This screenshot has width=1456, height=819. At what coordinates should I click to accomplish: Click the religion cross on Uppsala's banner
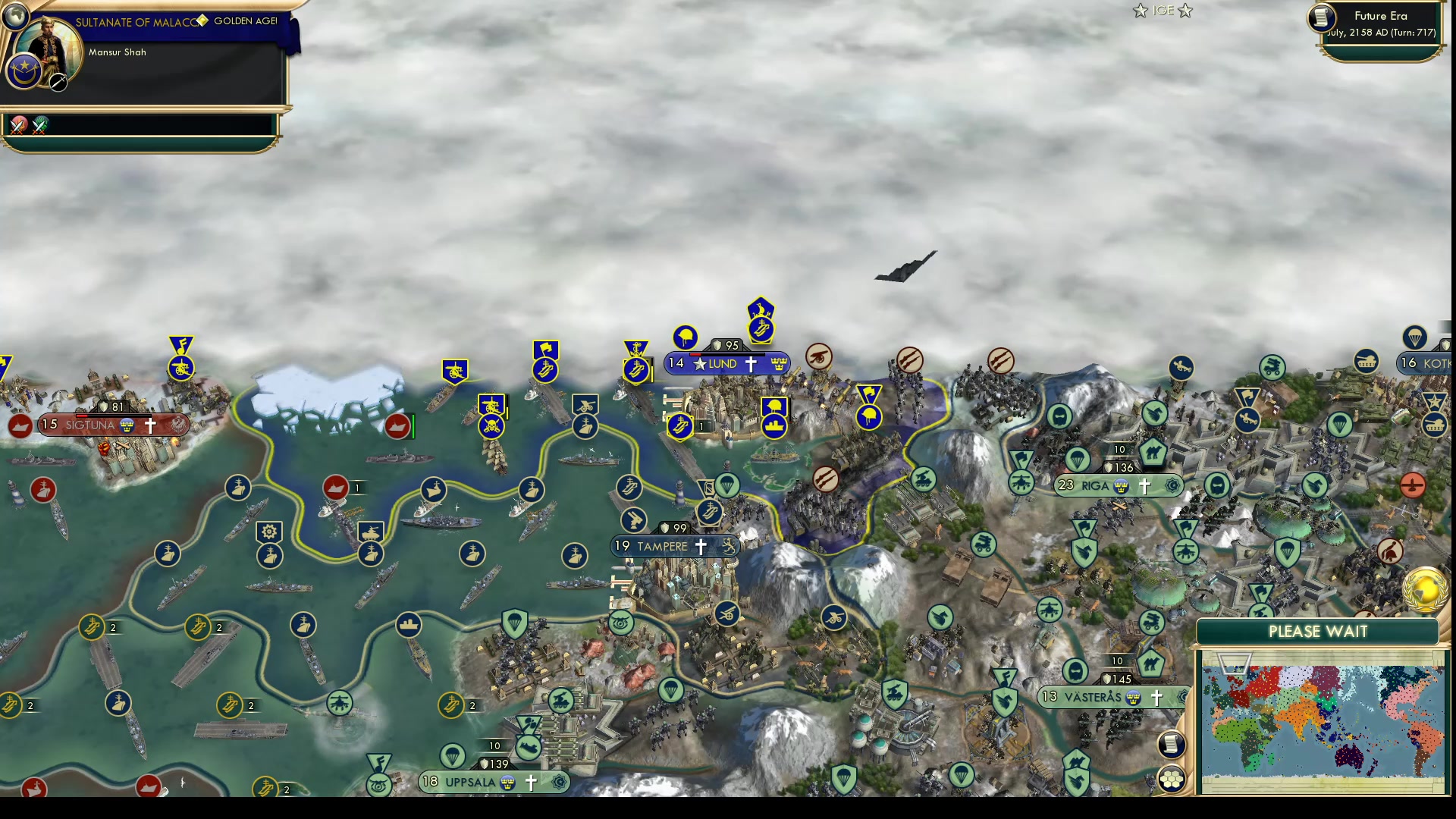529,782
